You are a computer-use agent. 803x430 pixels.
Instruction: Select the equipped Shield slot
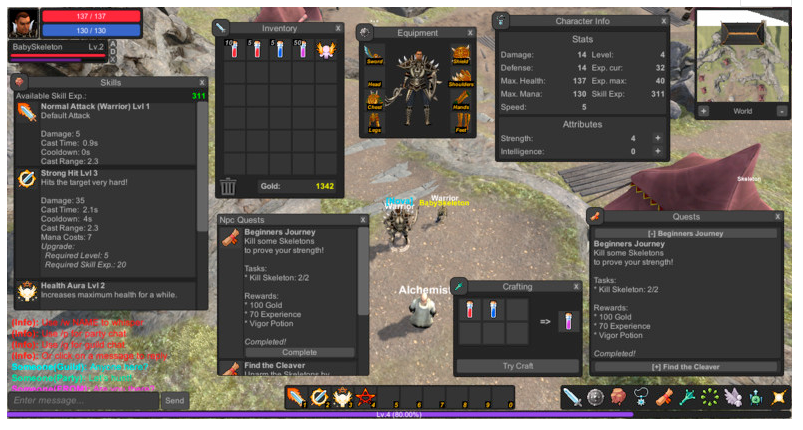460,54
